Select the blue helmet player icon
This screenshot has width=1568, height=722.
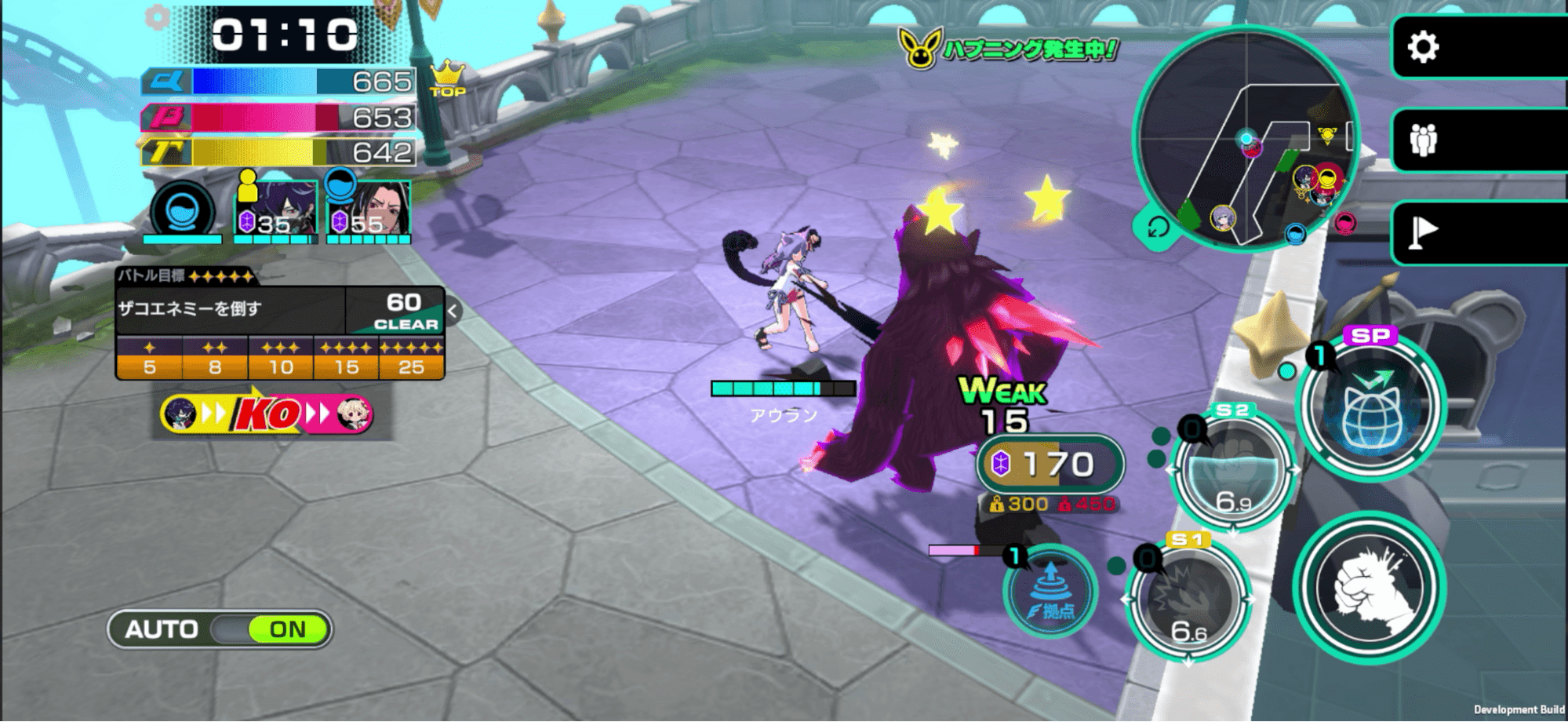(183, 210)
